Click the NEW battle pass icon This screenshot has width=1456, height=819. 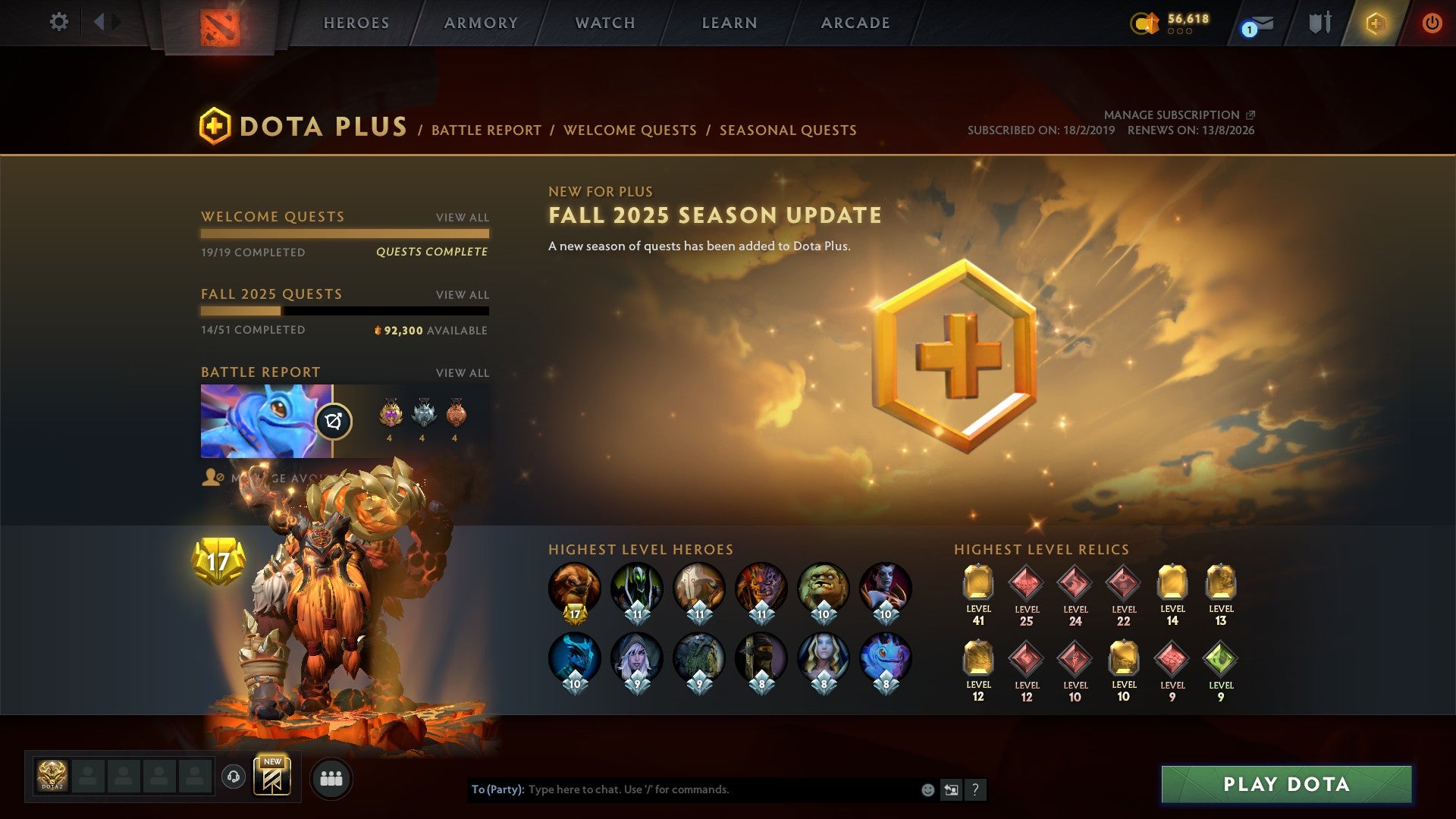coord(274,775)
